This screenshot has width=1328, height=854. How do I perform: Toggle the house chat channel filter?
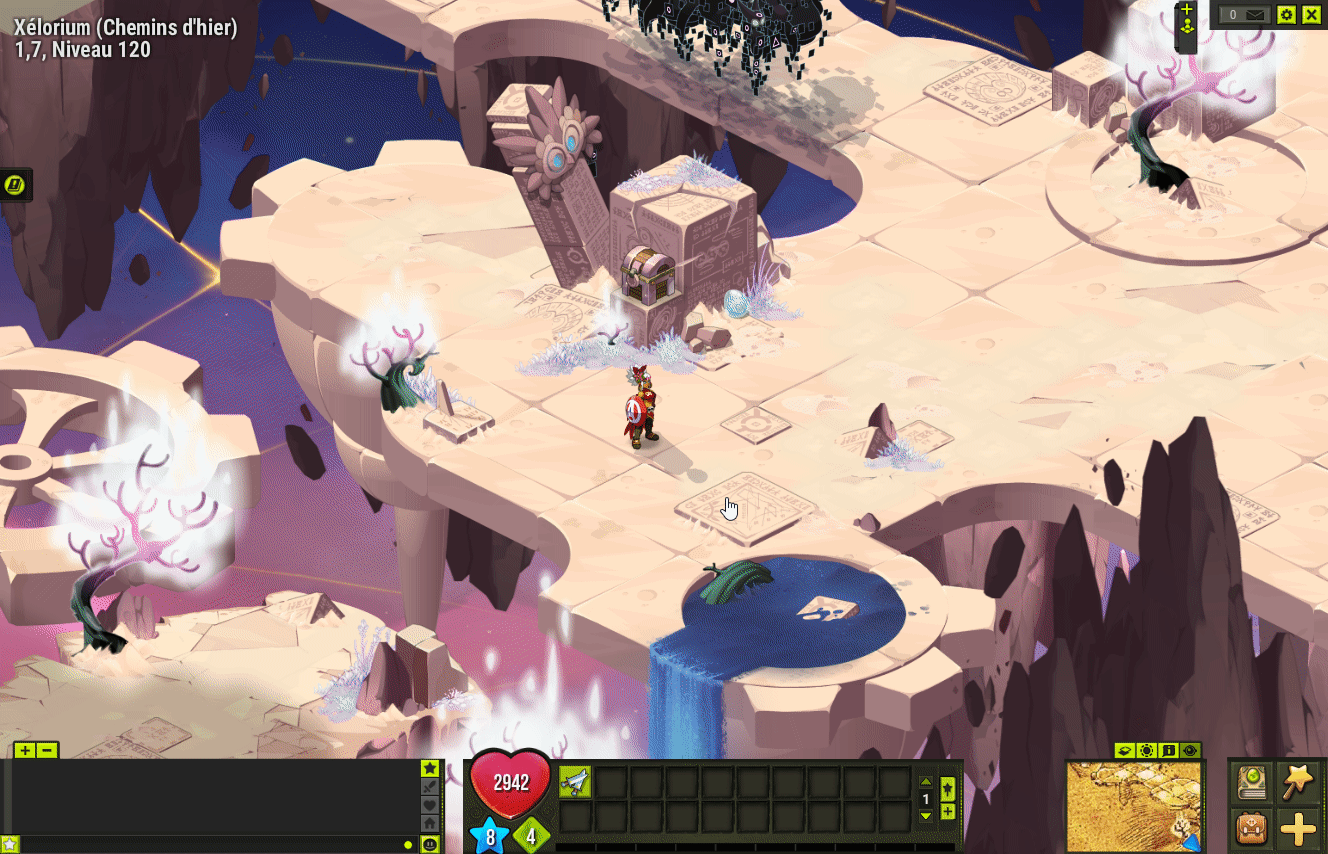[430, 823]
